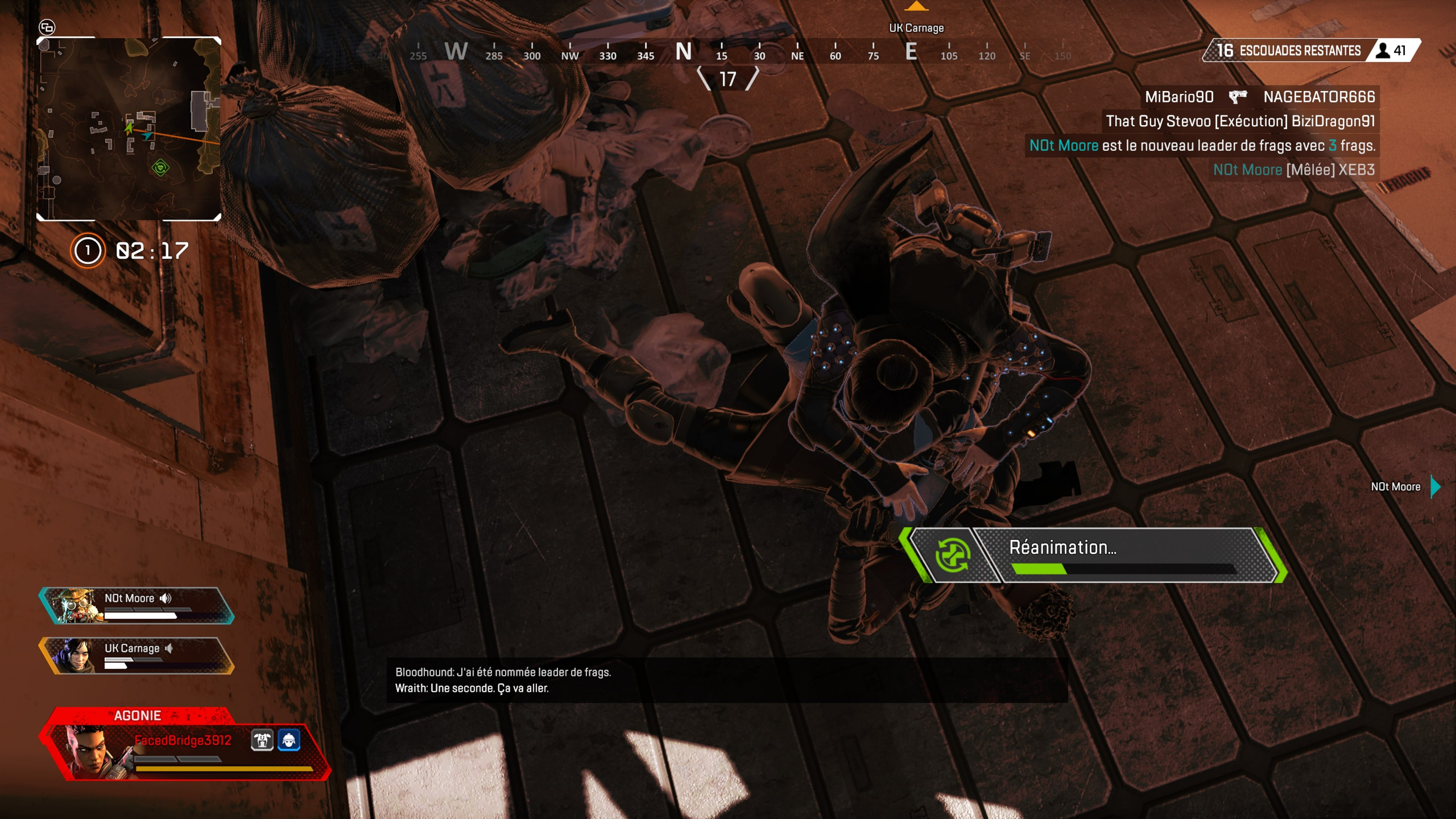The image size is (1456, 819).
Task: Select NOt Moore's squad member card
Action: point(136,606)
